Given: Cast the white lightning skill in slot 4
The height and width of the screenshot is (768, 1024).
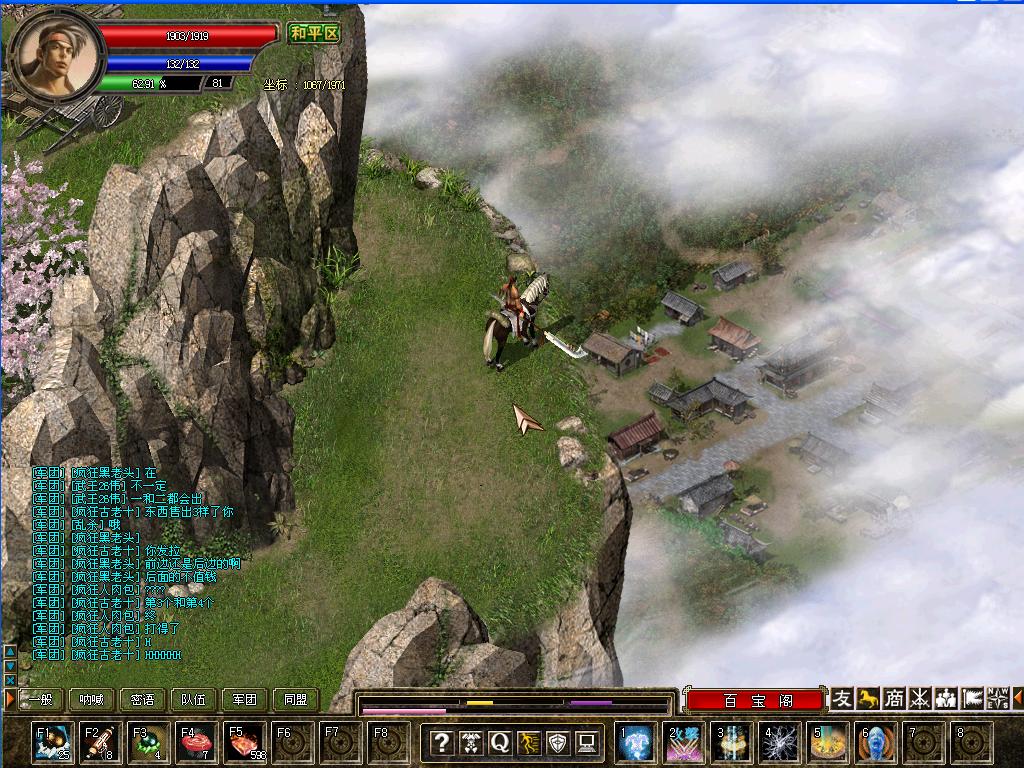Looking at the screenshot, I should (780, 743).
